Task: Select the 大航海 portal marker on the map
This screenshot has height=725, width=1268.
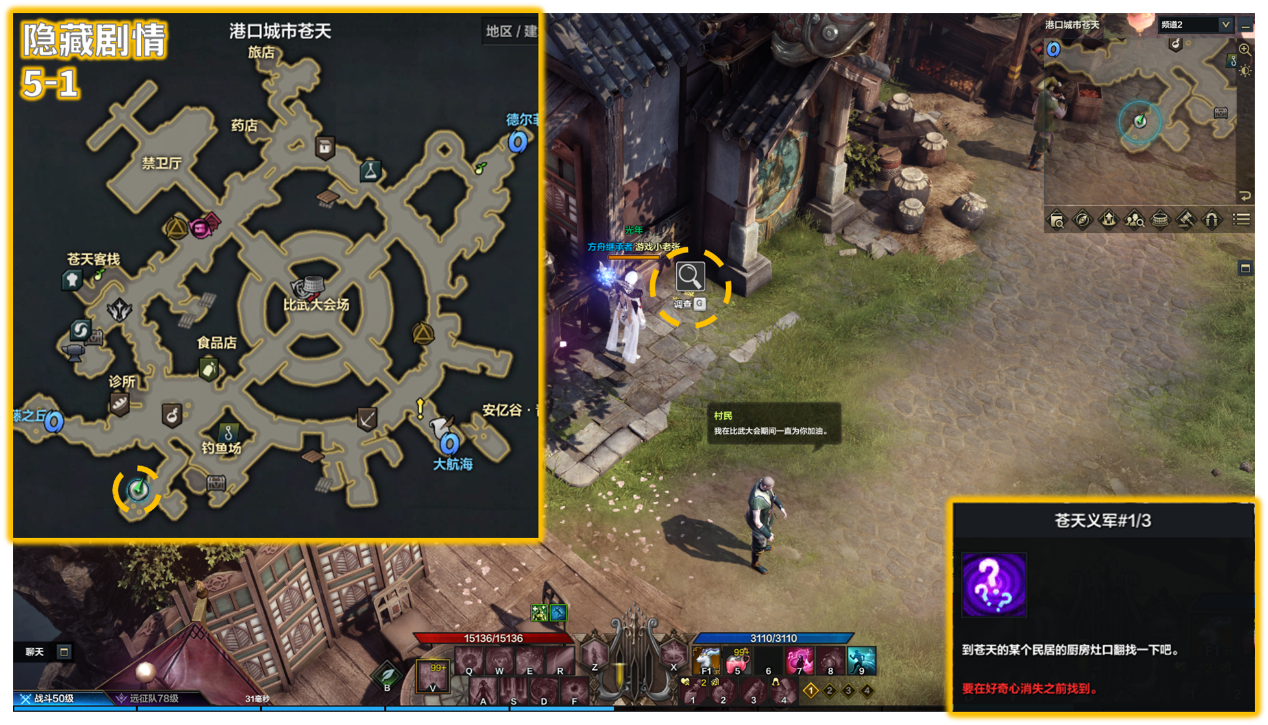Action: [449, 441]
